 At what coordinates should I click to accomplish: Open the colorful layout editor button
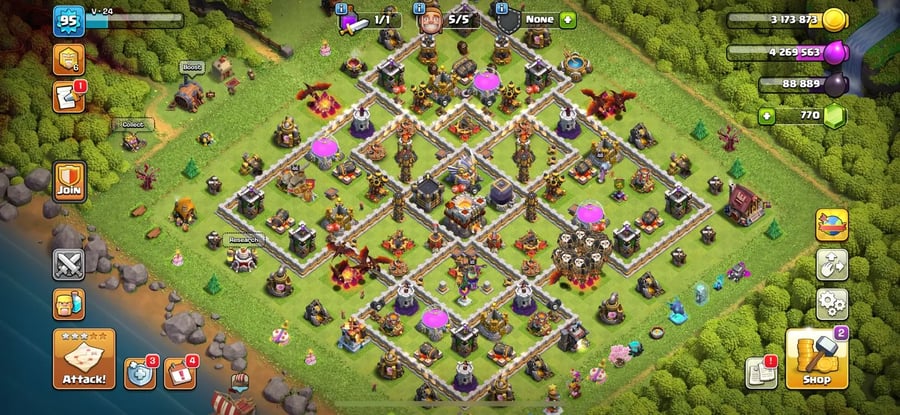click(x=832, y=225)
